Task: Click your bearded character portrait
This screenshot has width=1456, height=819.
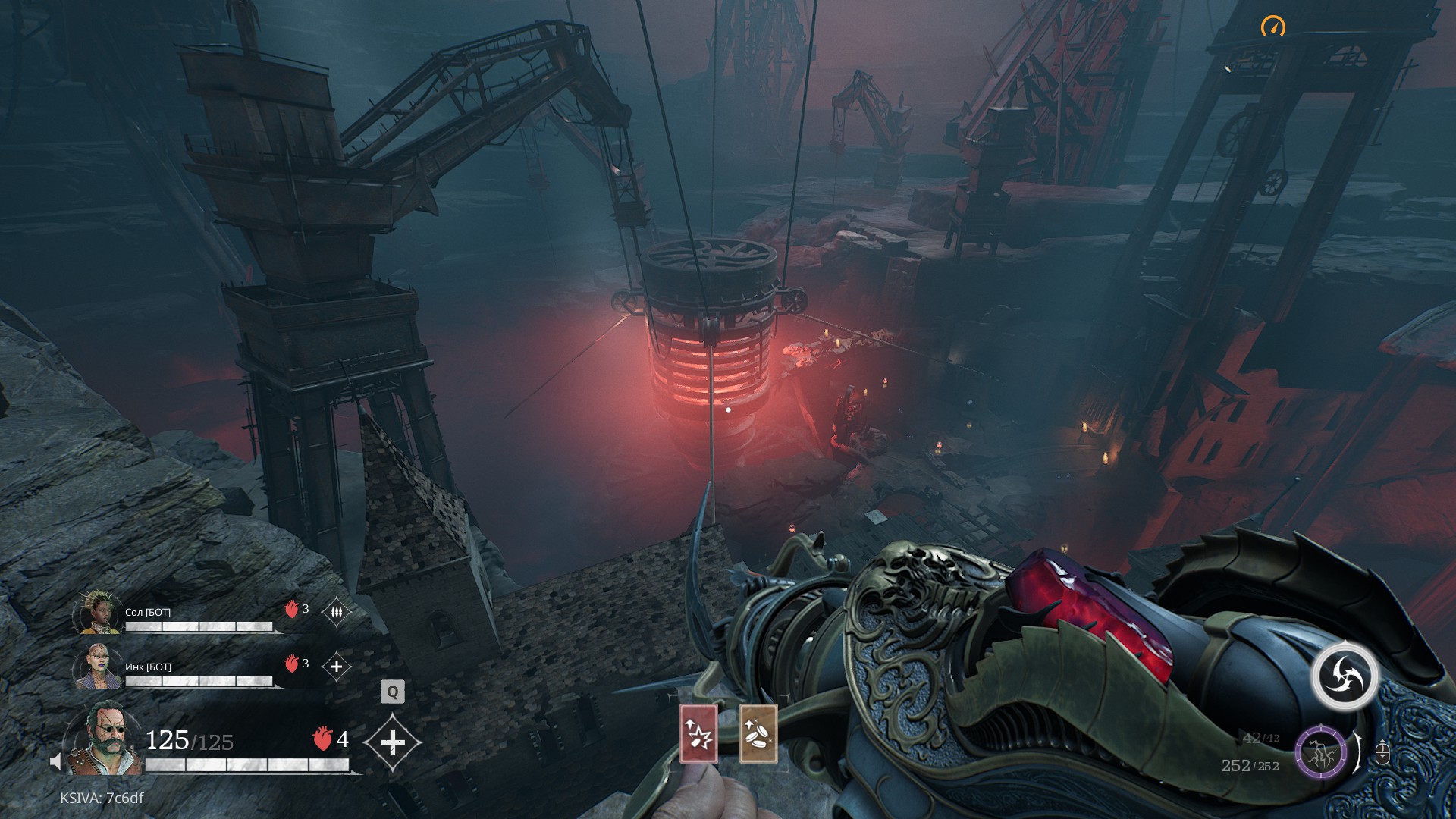Action: (104, 739)
